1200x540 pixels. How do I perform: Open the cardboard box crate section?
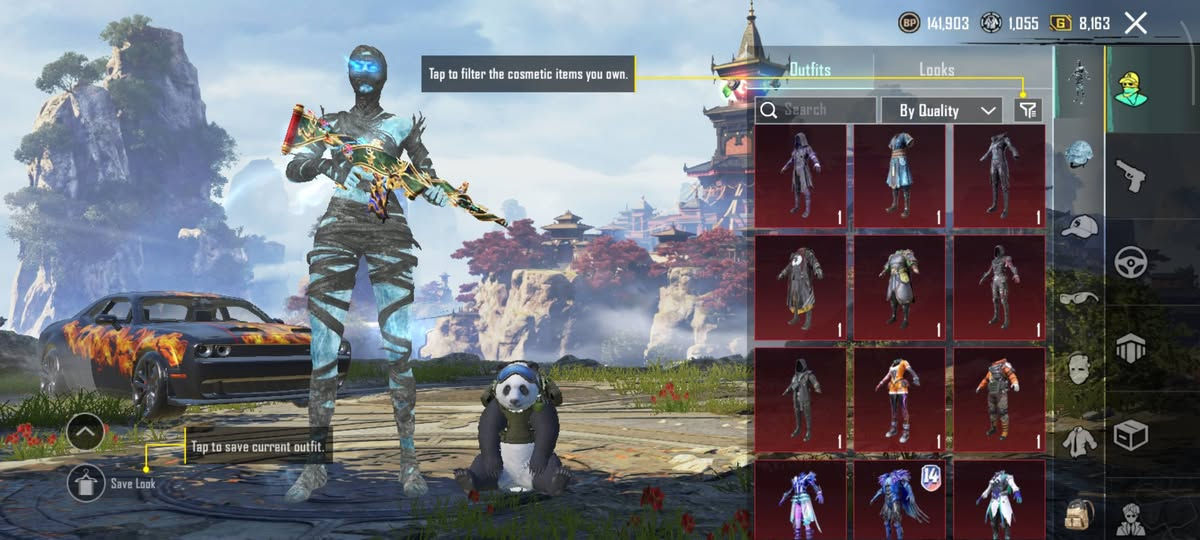pyautogui.click(x=1131, y=435)
